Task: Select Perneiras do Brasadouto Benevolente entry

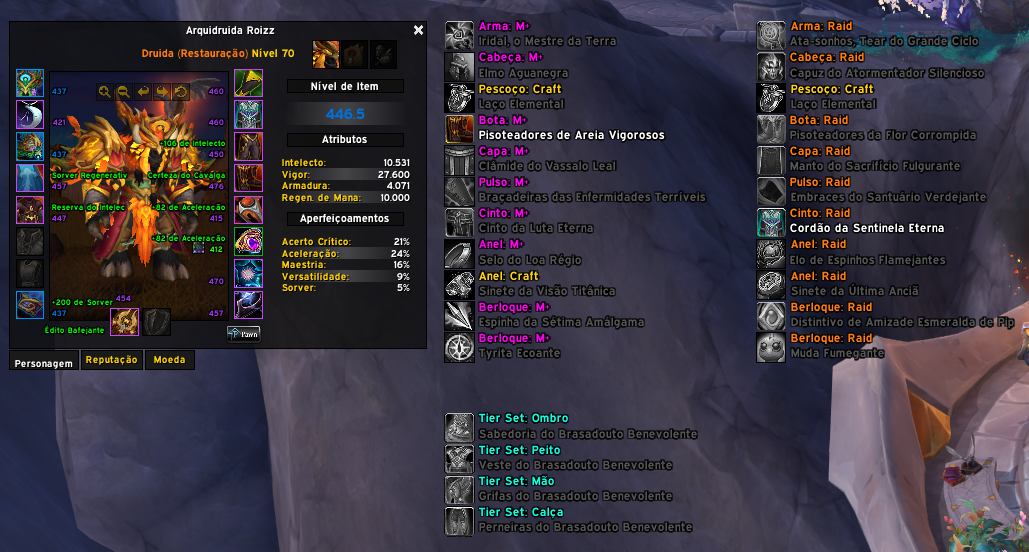Action: pyautogui.click(x=585, y=527)
